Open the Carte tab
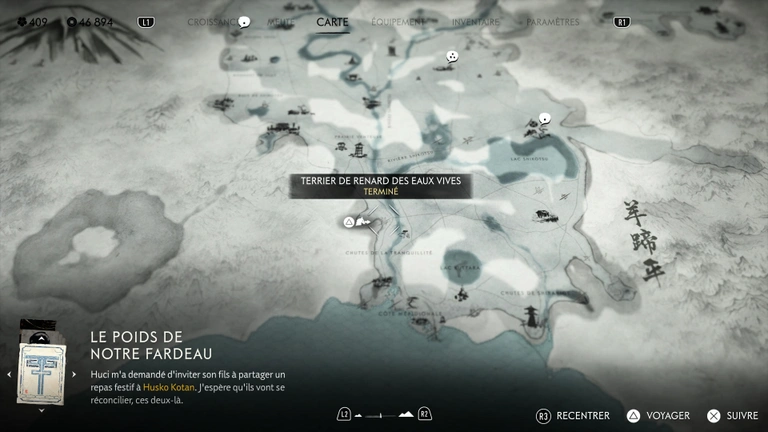 coord(332,21)
